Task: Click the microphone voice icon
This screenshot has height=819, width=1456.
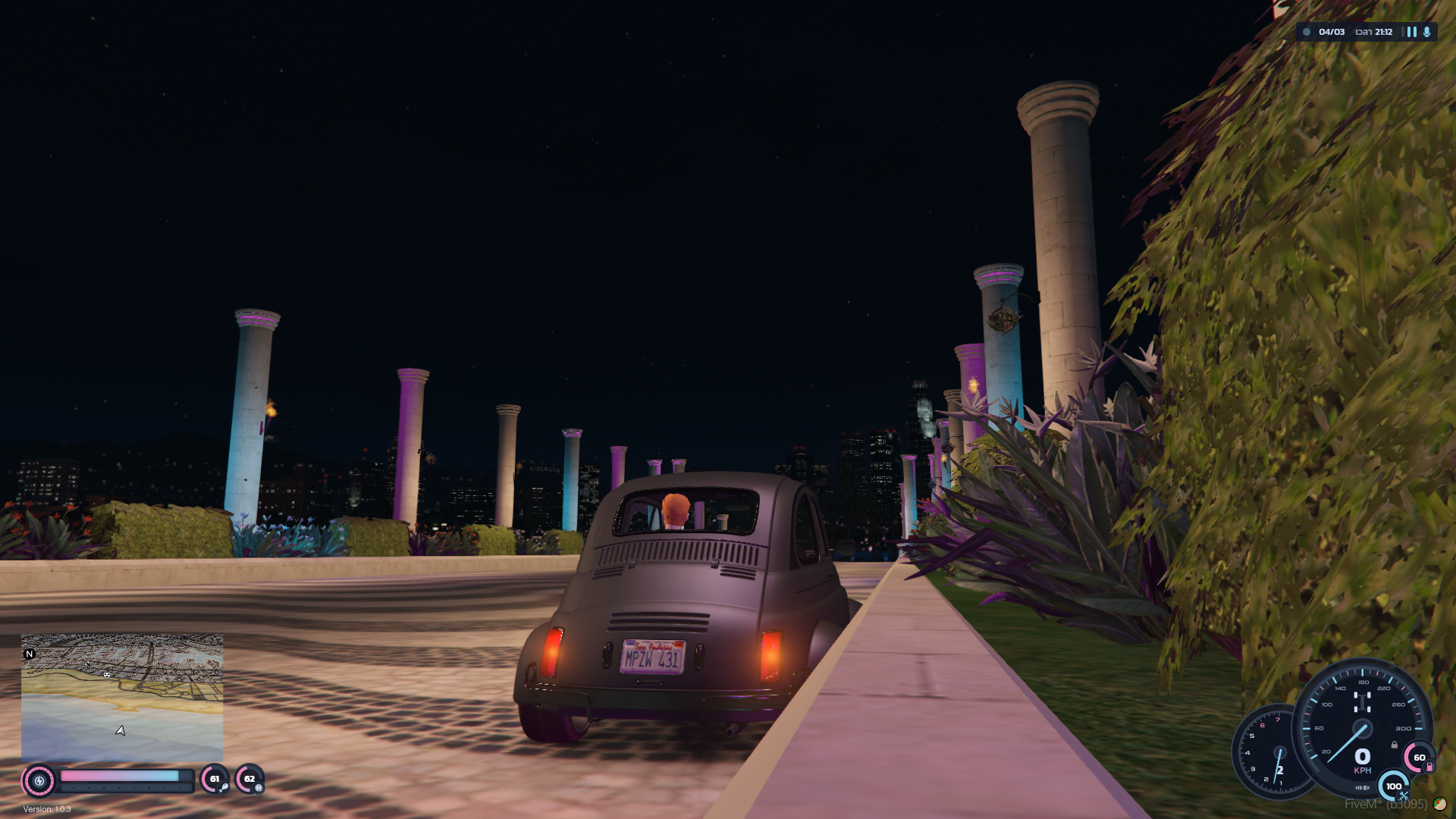Action: [x=1427, y=32]
